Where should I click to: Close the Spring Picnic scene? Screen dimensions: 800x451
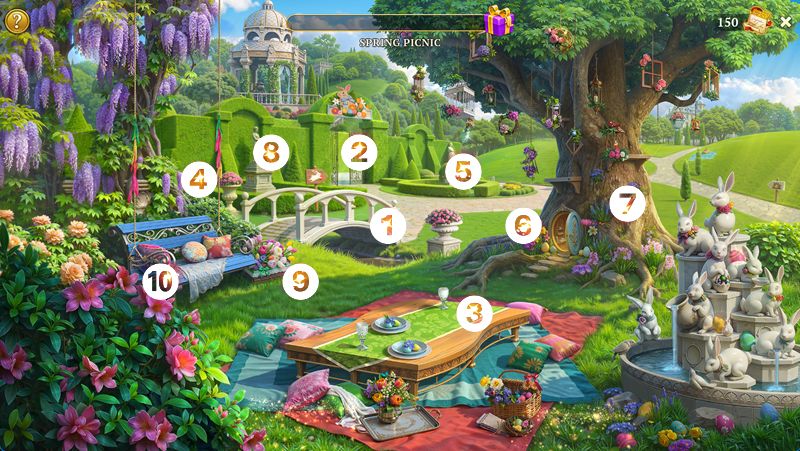785,21
